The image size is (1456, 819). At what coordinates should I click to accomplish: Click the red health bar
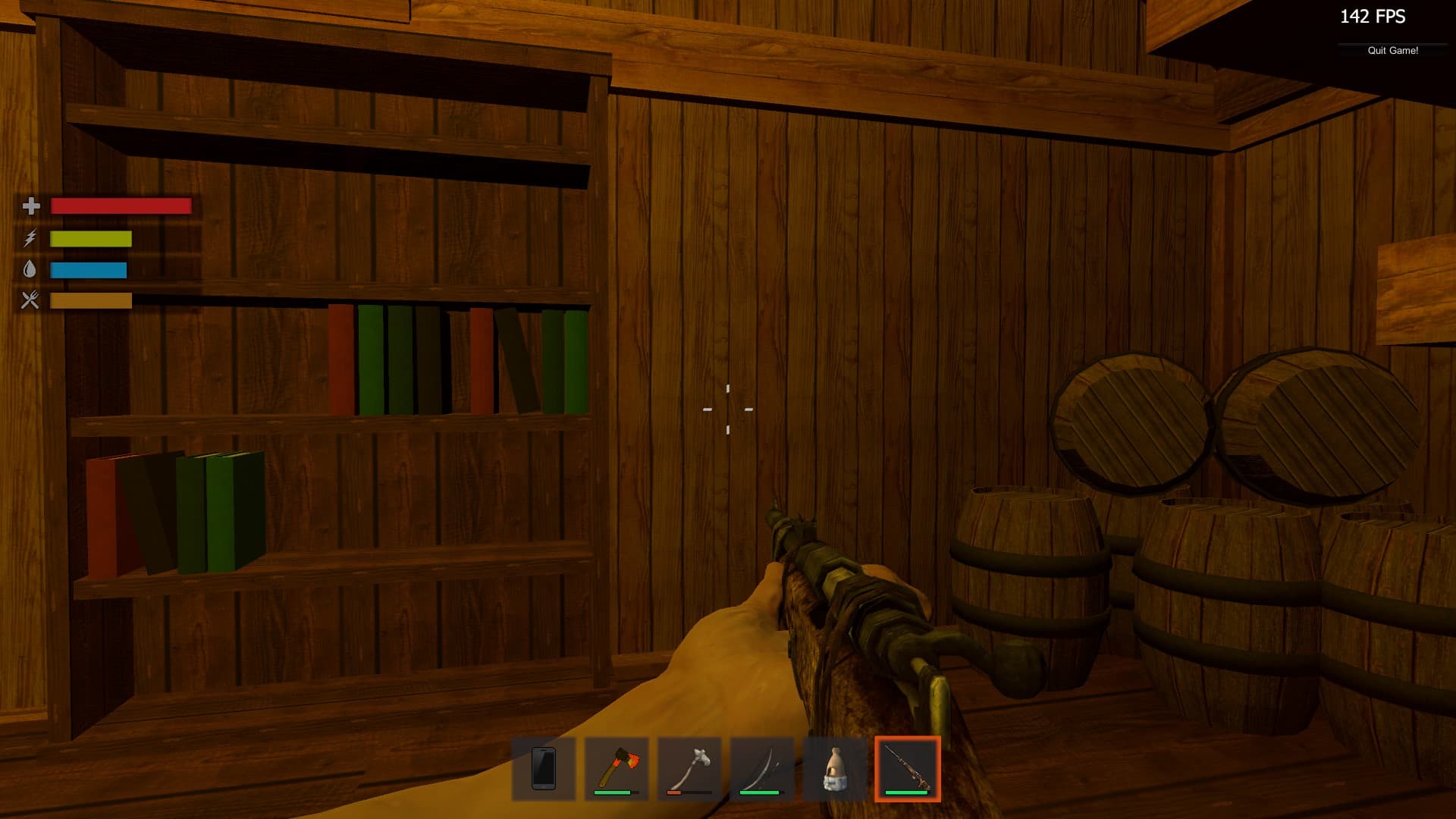click(120, 206)
